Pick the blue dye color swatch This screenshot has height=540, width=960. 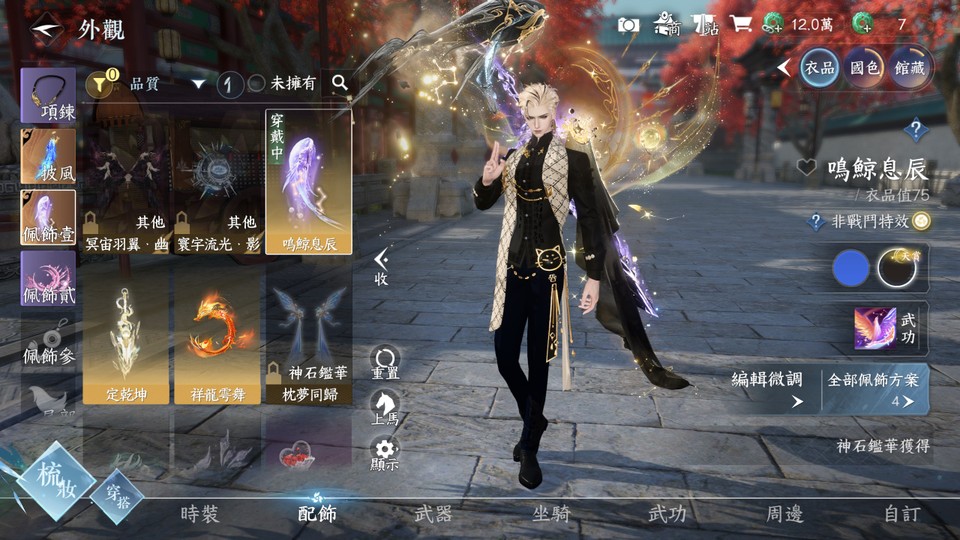point(851,268)
